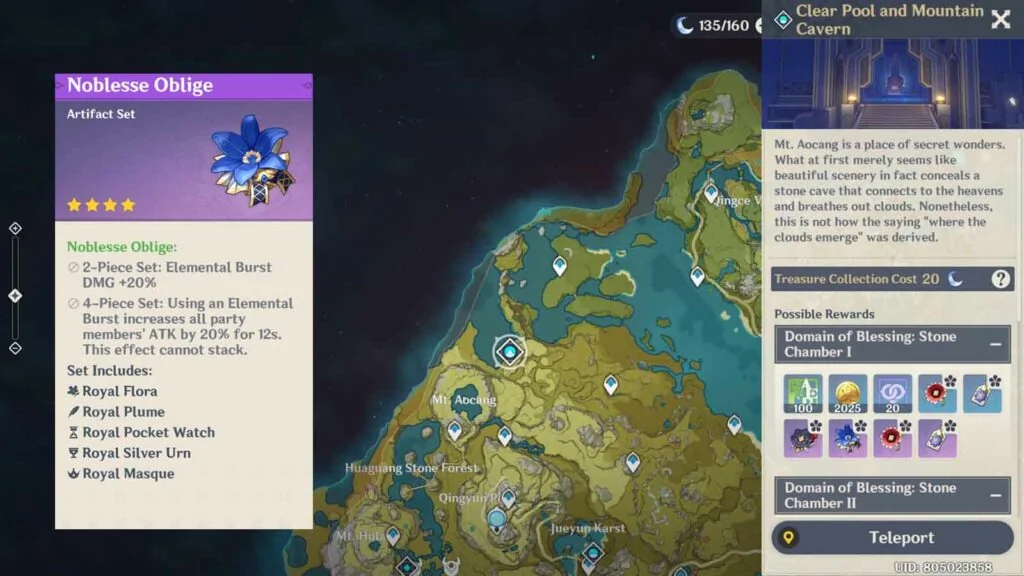Zoom out the map with the minus button
This screenshot has width=1024, height=576.
click(x=15, y=348)
